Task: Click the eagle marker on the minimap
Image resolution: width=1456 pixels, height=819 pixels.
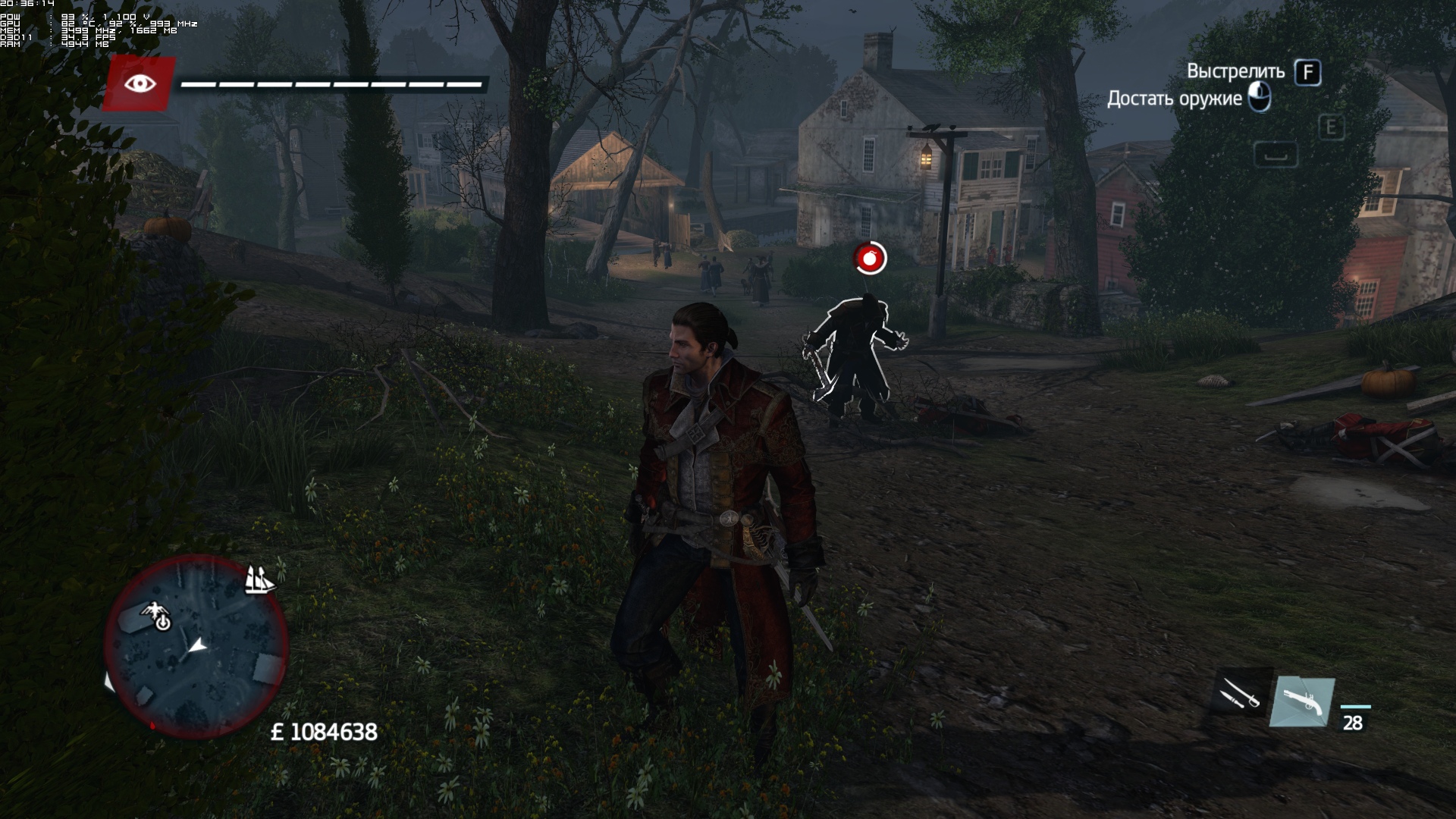Action: (158, 614)
